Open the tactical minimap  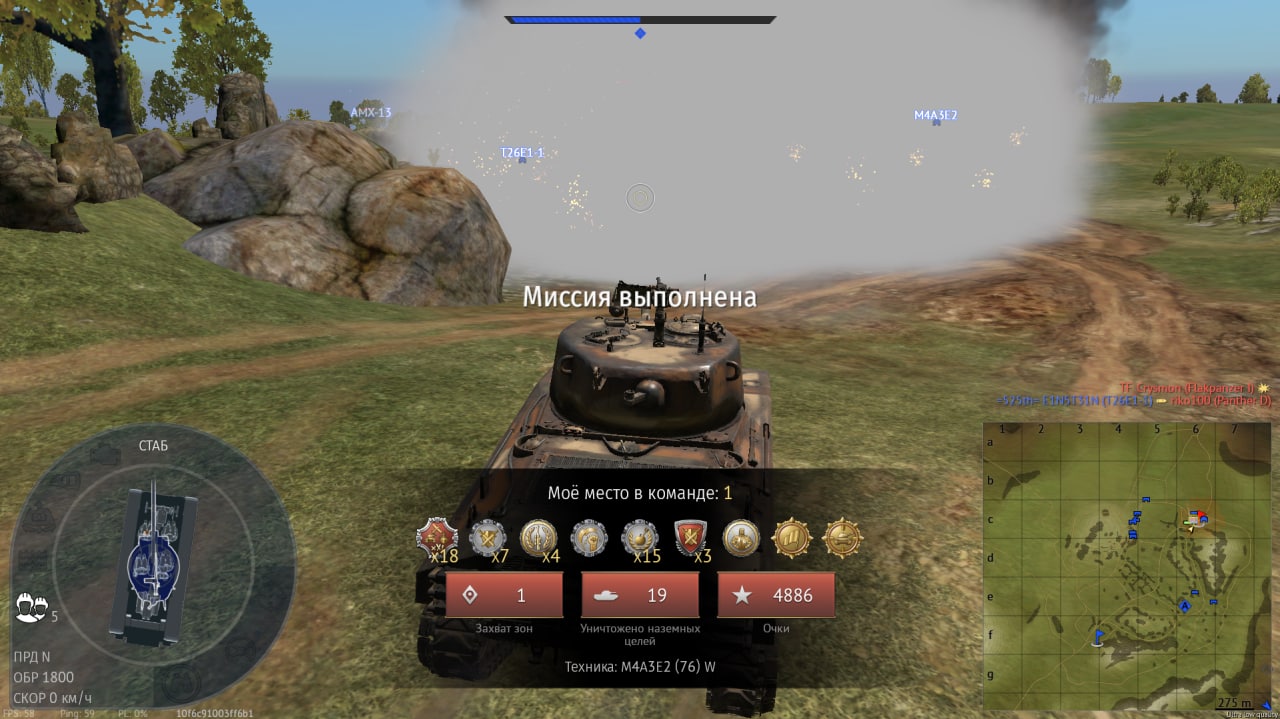click(x=1126, y=566)
